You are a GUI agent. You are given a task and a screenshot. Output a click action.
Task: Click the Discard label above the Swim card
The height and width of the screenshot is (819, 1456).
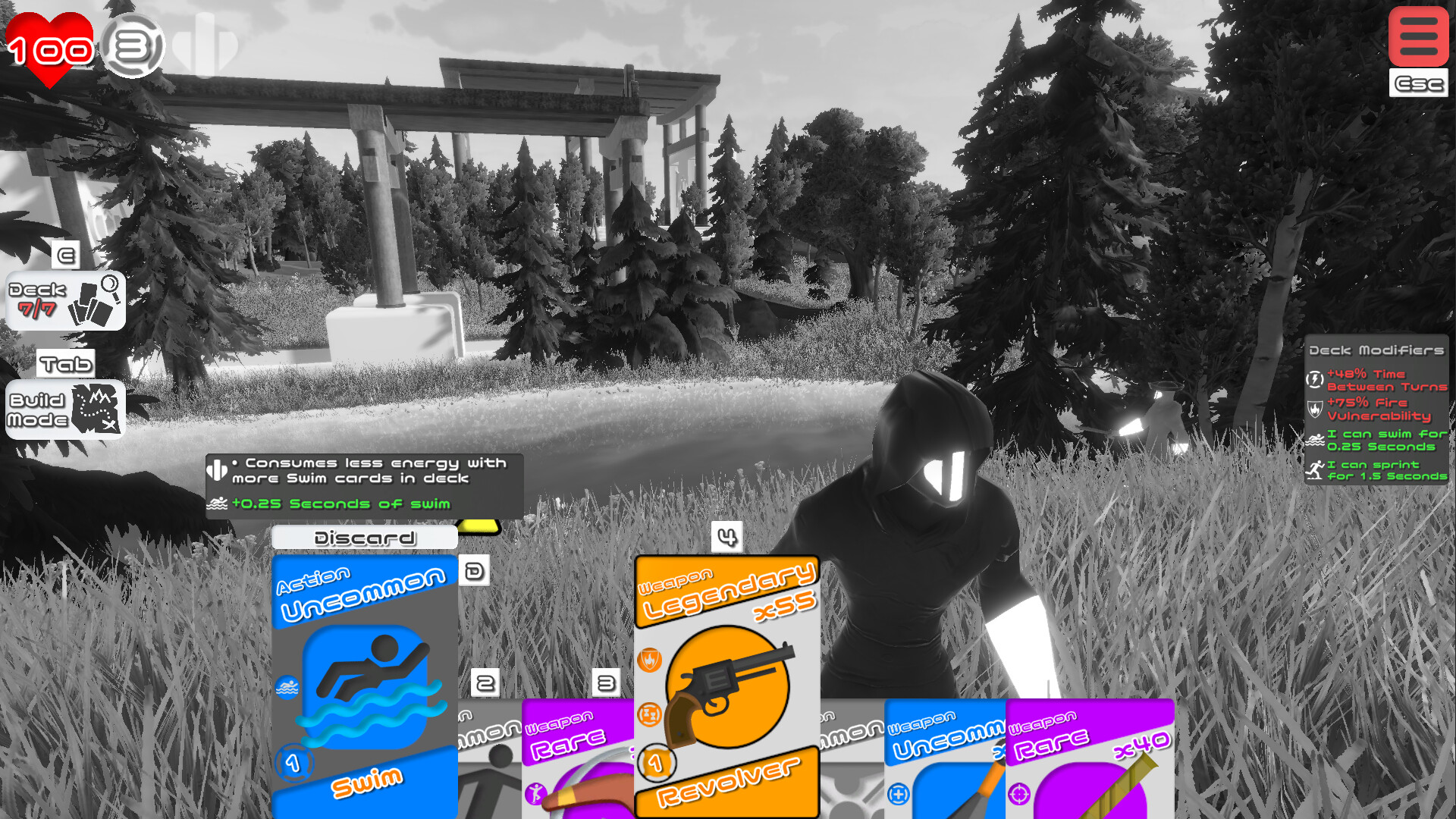(x=365, y=537)
